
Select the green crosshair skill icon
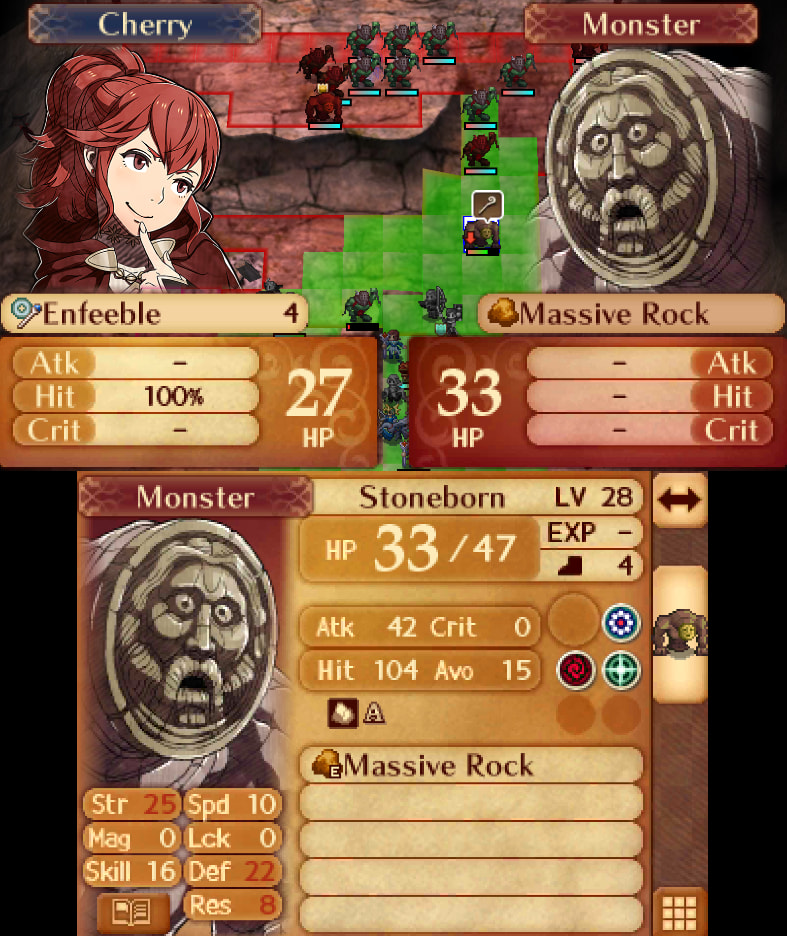point(621,670)
